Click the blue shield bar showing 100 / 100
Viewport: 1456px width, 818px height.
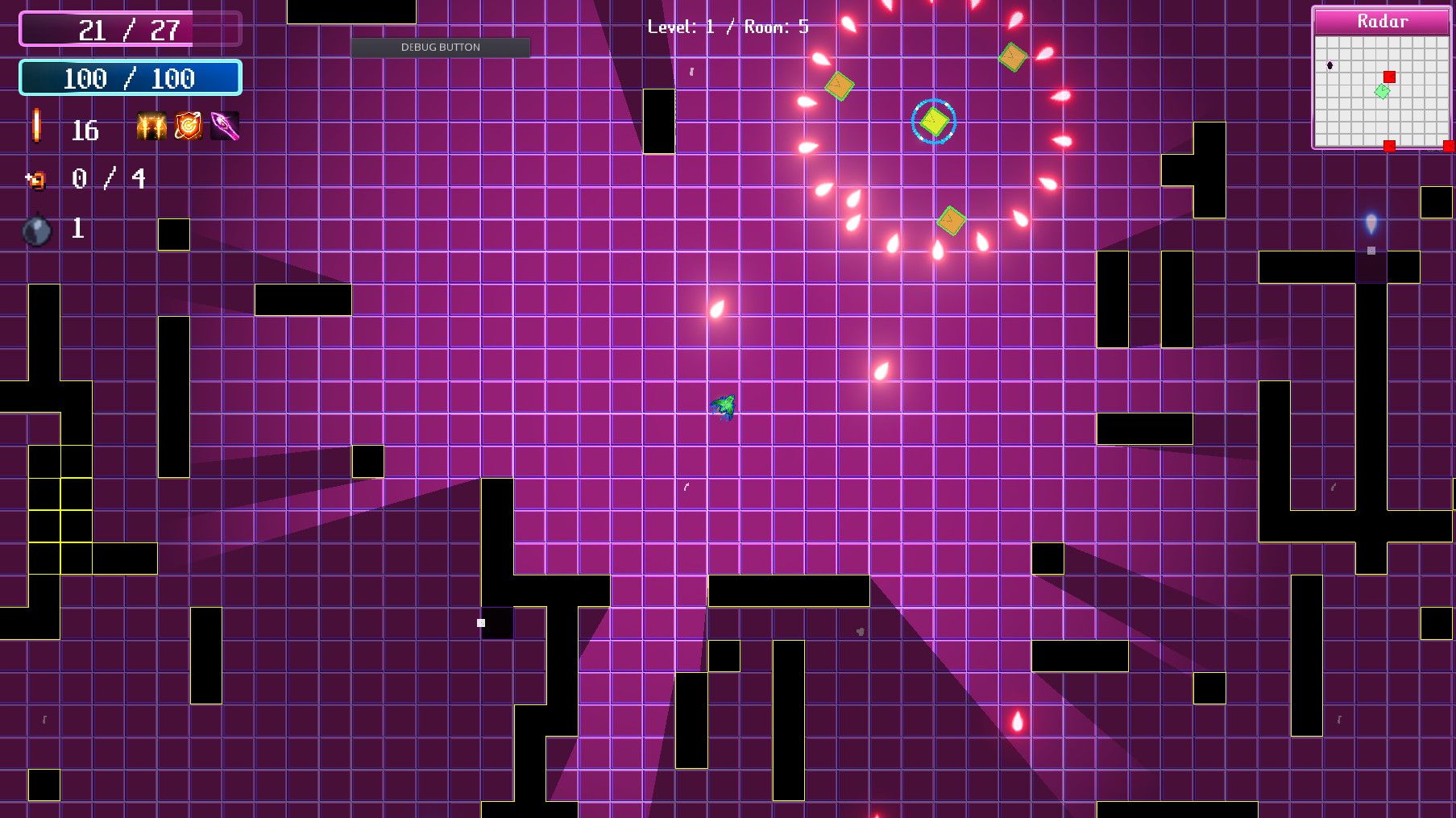129,77
